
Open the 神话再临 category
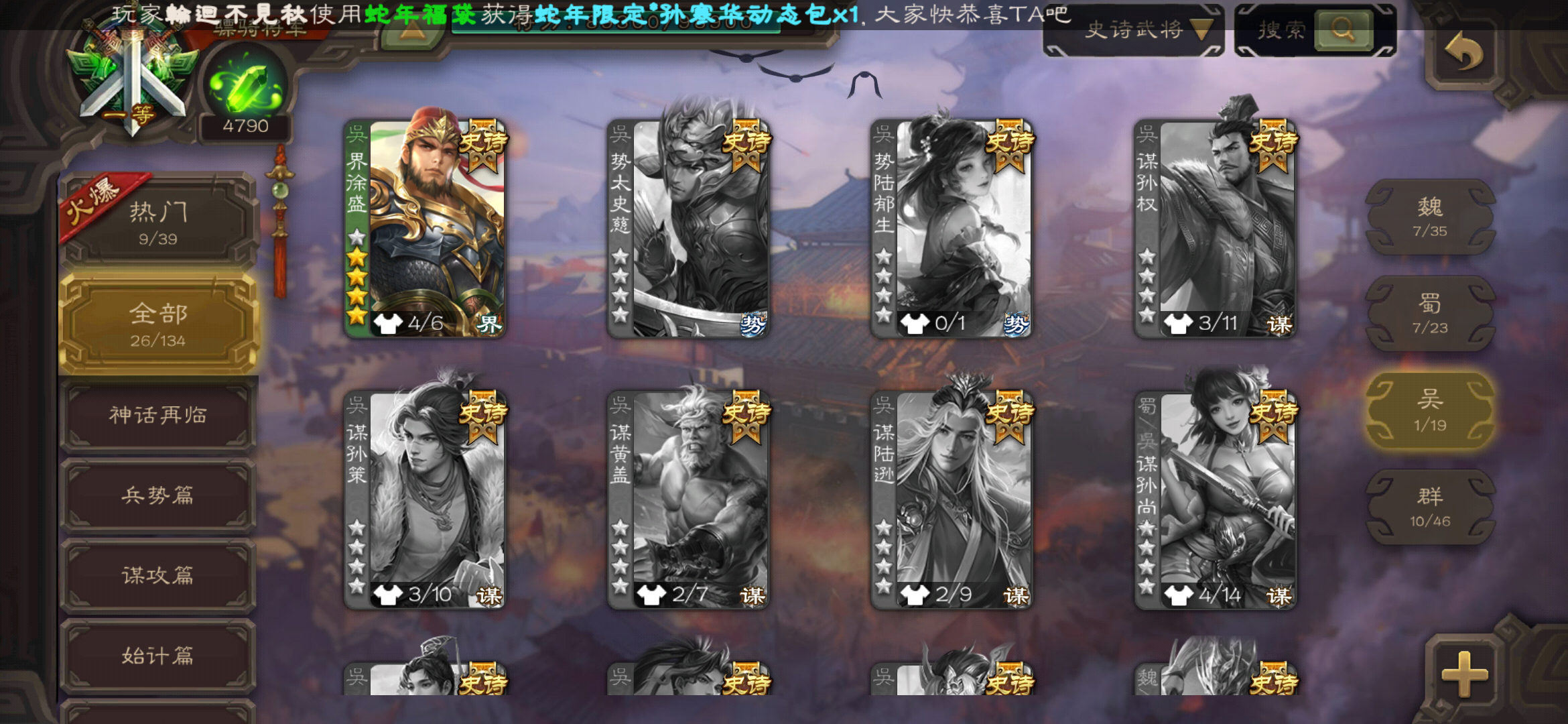[159, 416]
